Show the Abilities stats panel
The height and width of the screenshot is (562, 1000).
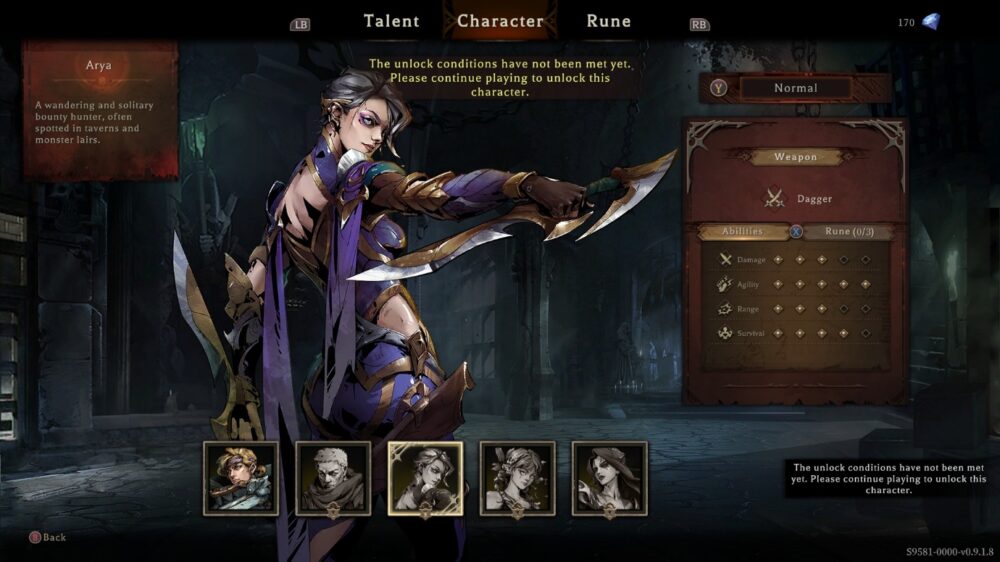pyautogui.click(x=743, y=232)
